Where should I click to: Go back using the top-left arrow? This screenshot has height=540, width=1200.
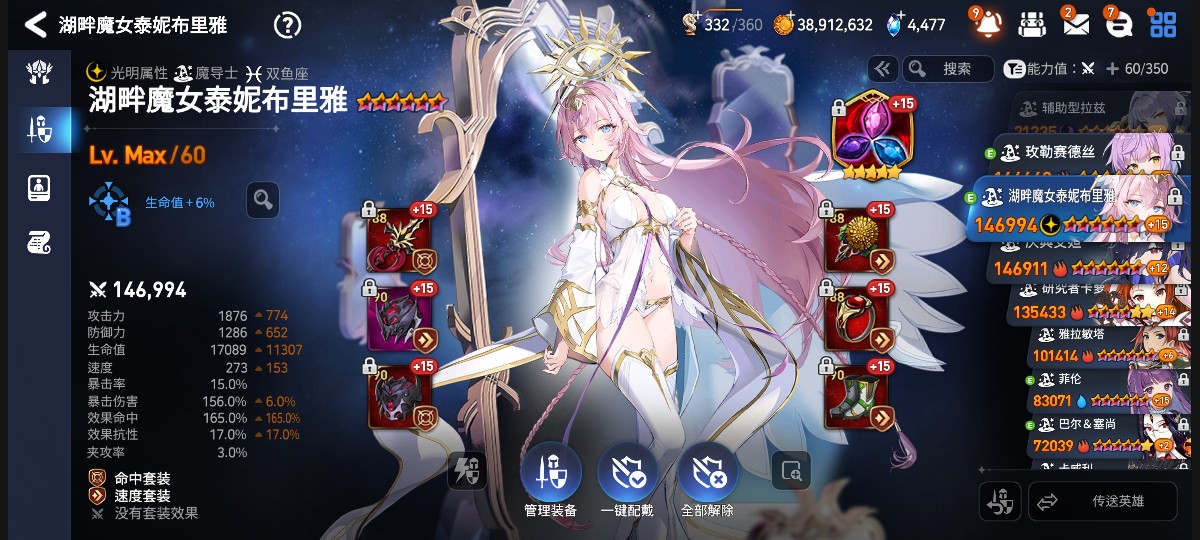pyautogui.click(x=35, y=25)
